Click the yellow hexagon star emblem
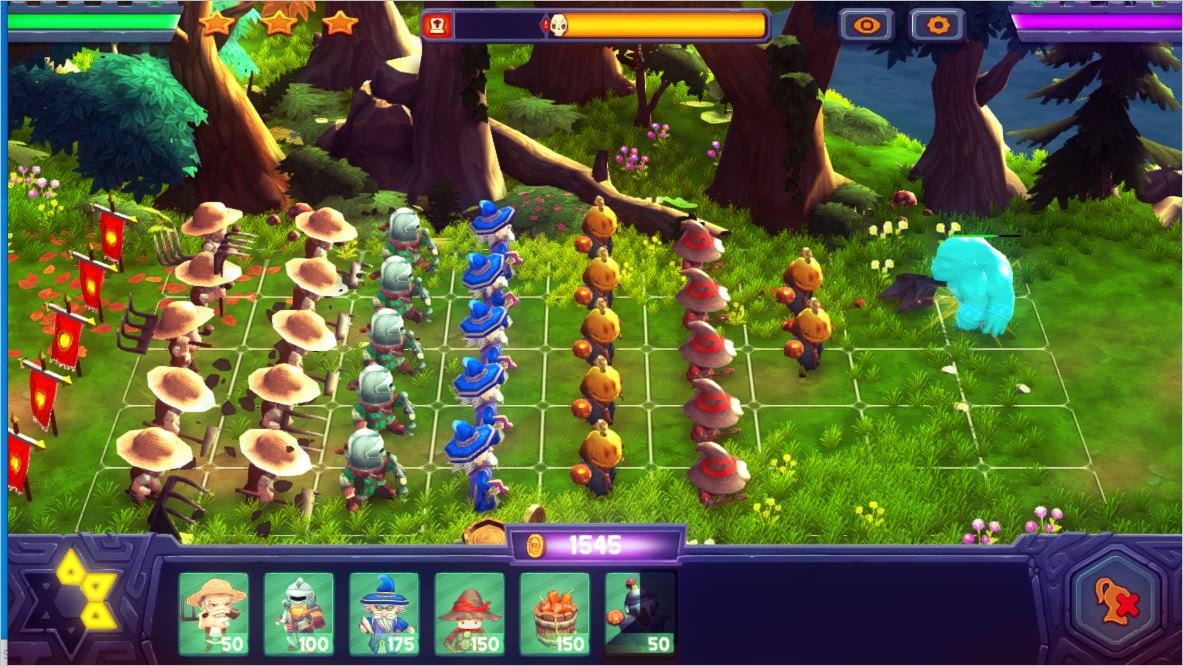 tap(84, 589)
